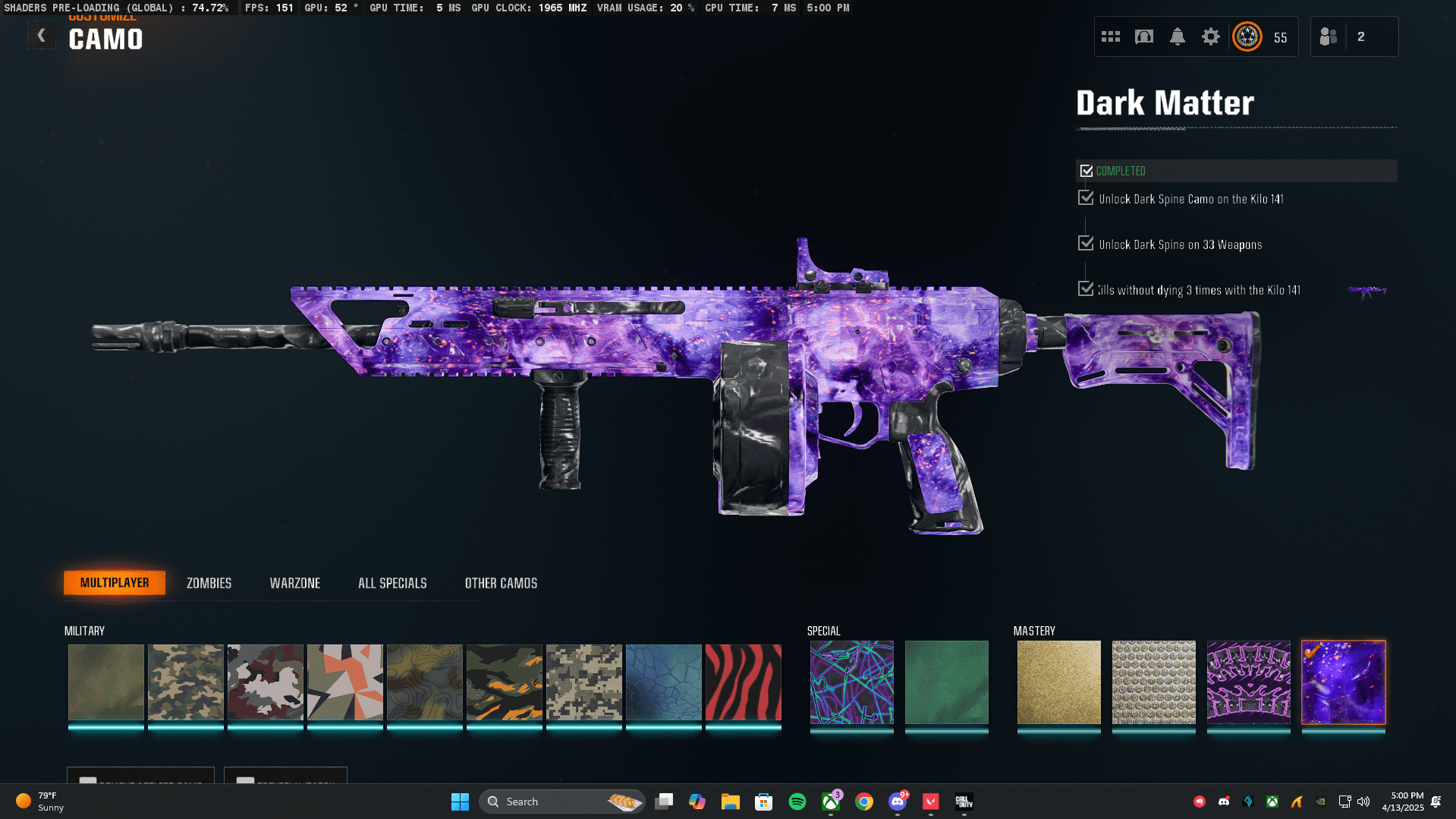Check the Unlock Dark Spine on 33 Weapons box
This screenshot has width=1456, height=819.
[x=1086, y=243]
